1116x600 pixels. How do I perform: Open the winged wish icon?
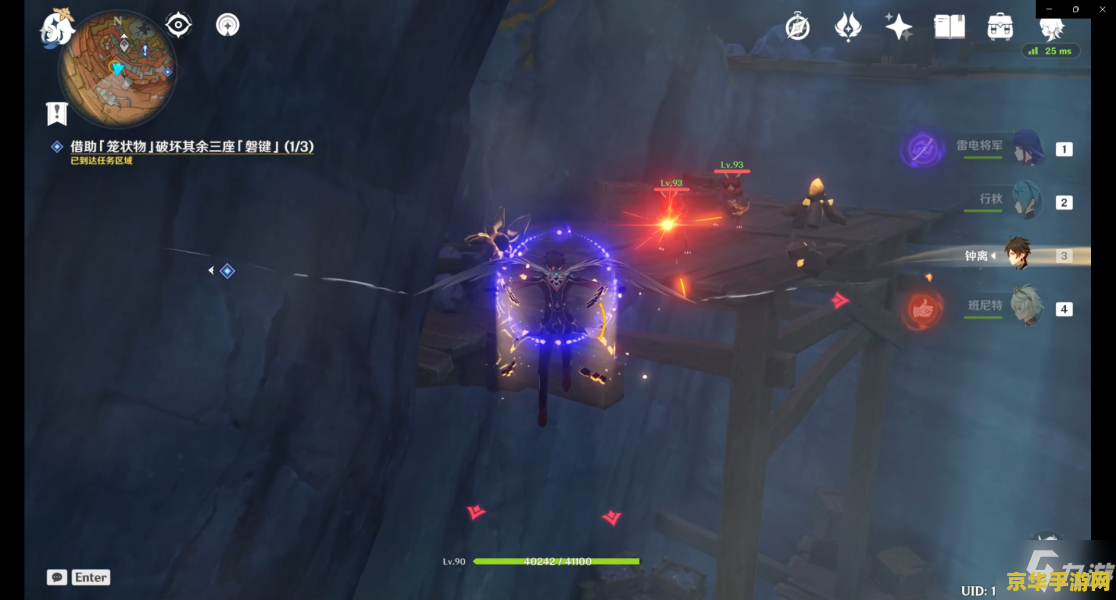848,27
